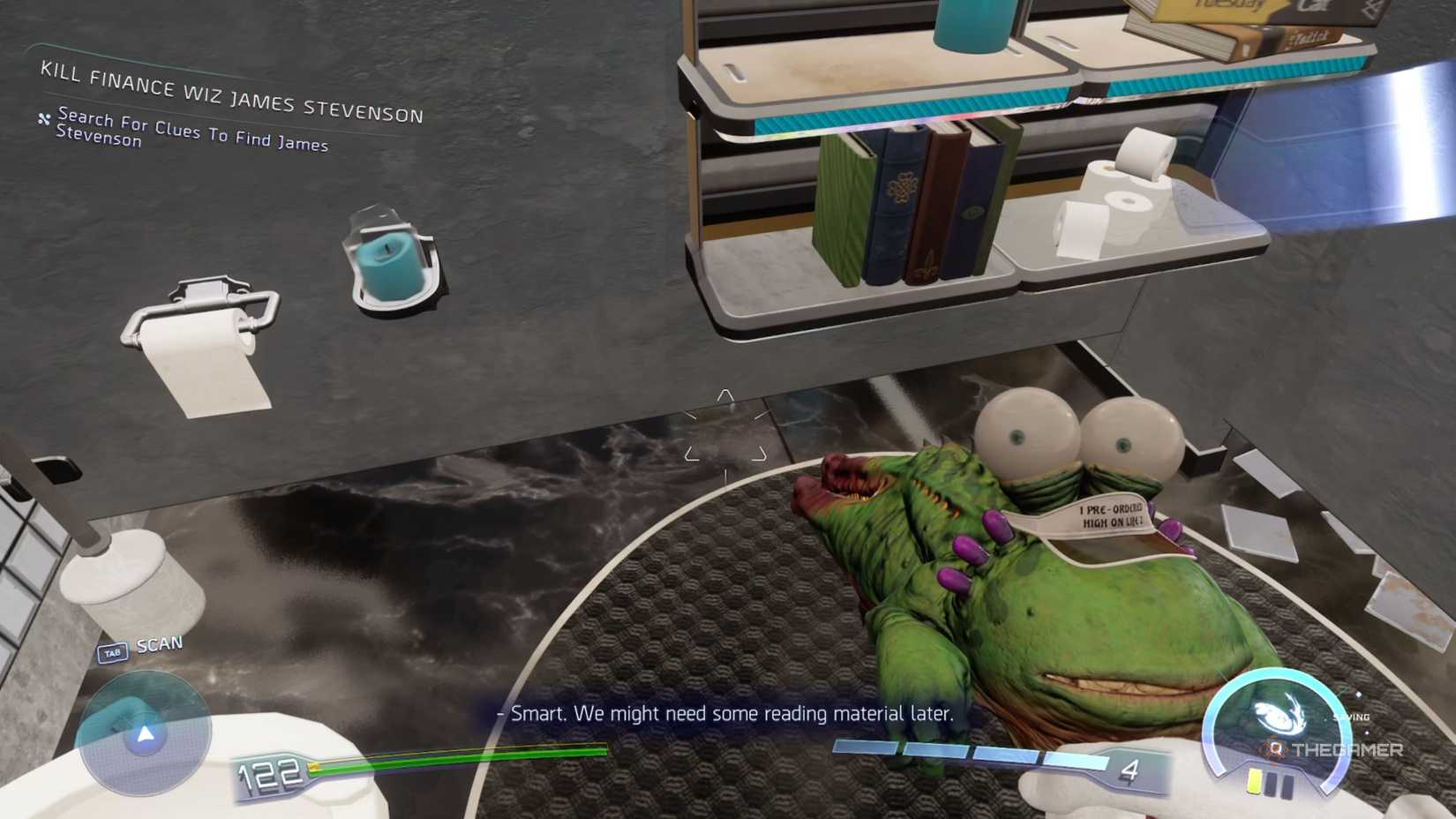The image size is (1456, 819).
Task: Click the TheGamer watermark logo
Action: (1333, 750)
